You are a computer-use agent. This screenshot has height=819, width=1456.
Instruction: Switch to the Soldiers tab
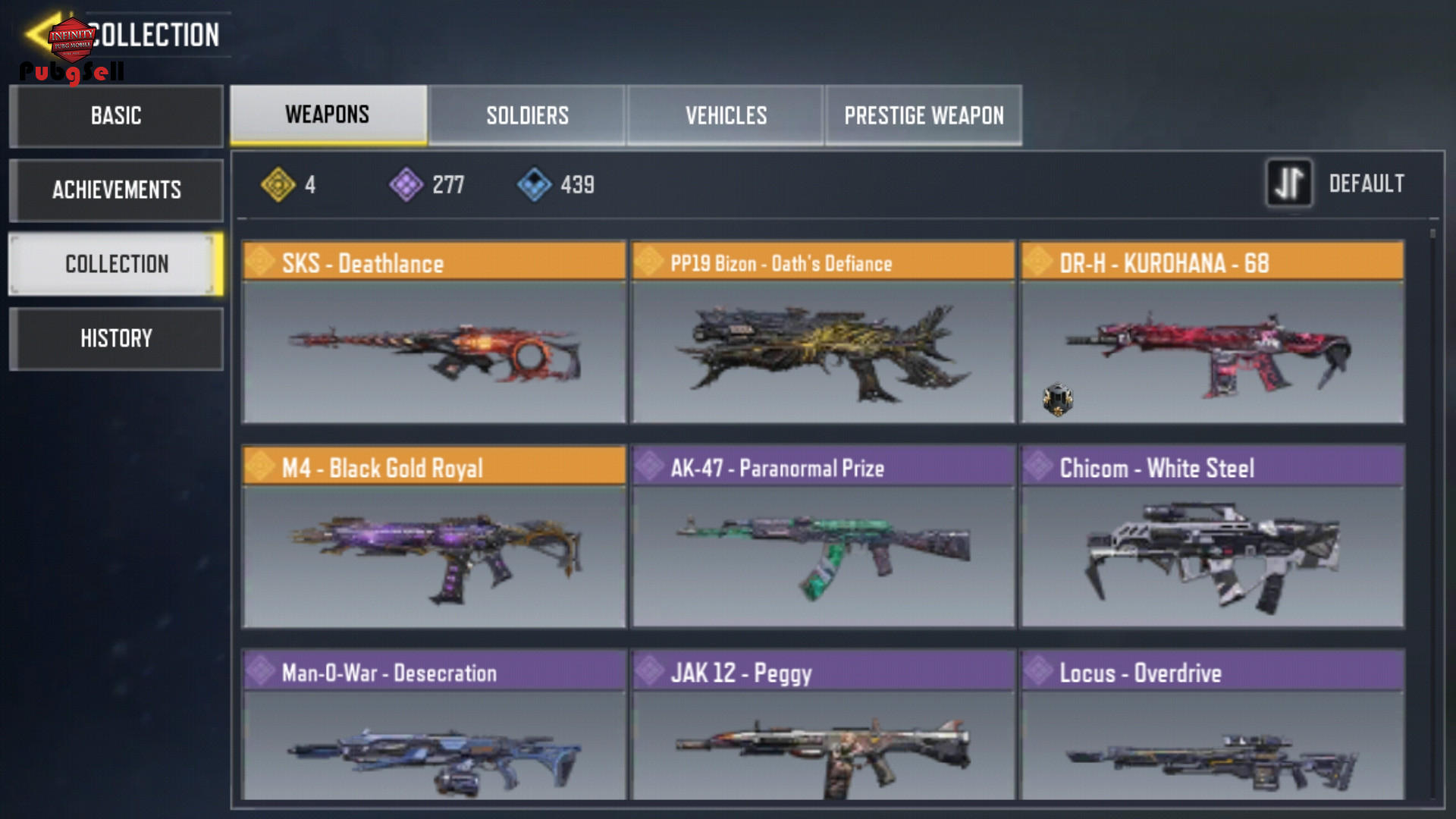[x=527, y=115]
